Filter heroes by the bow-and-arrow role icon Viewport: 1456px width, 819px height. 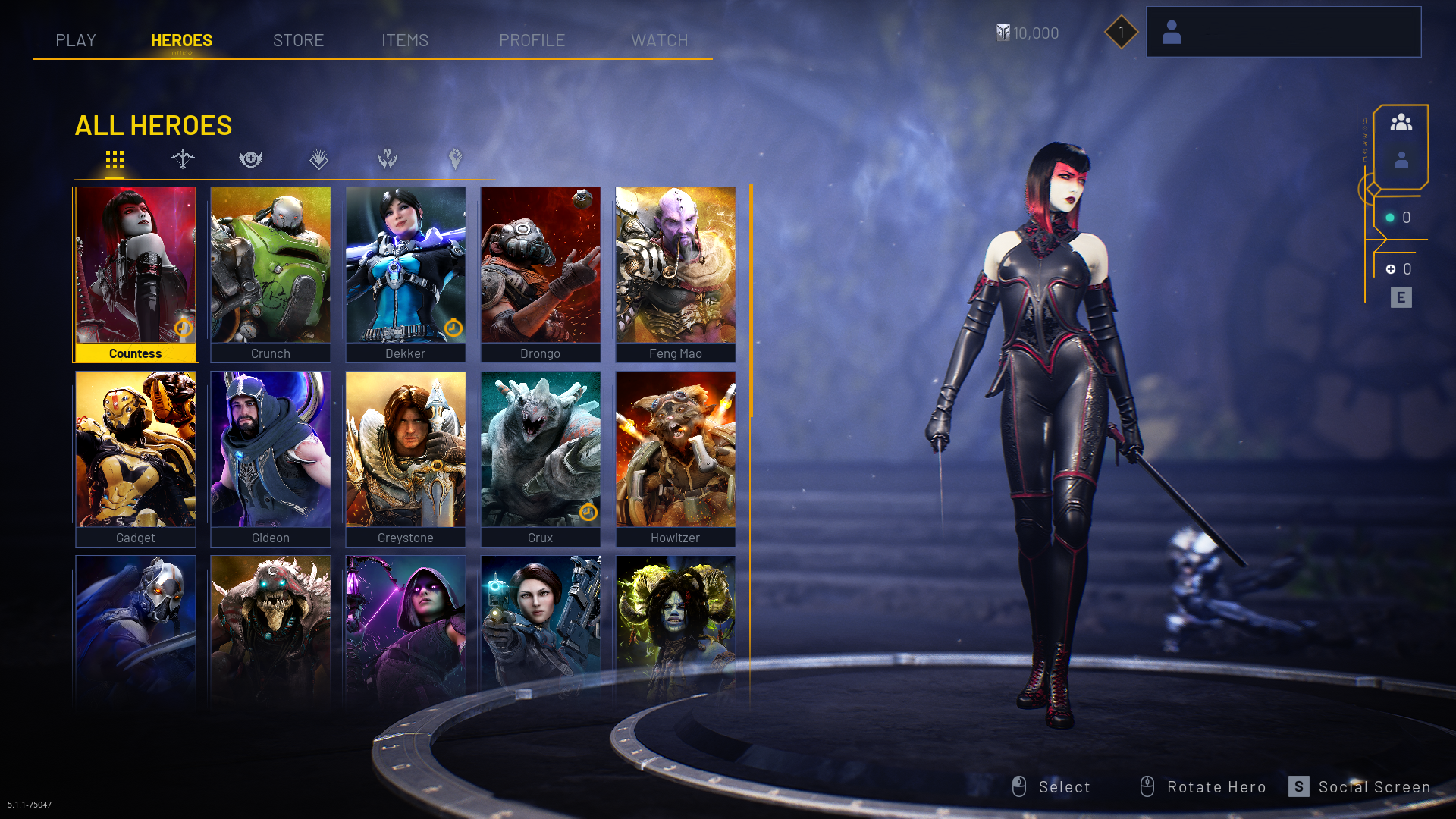tap(183, 159)
